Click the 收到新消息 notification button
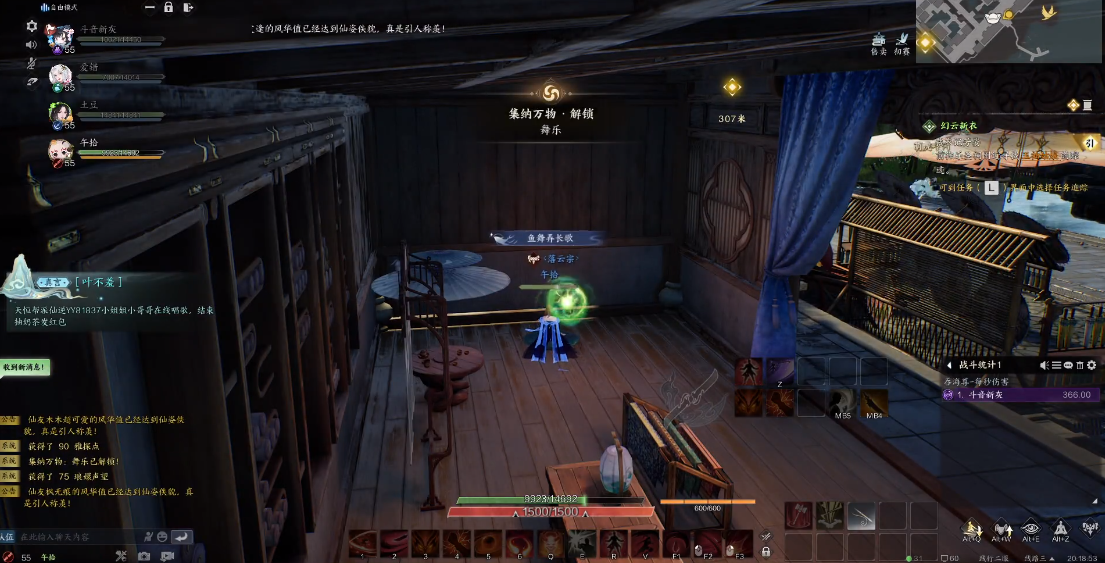Viewport: 1105px width, 563px height. point(24,368)
